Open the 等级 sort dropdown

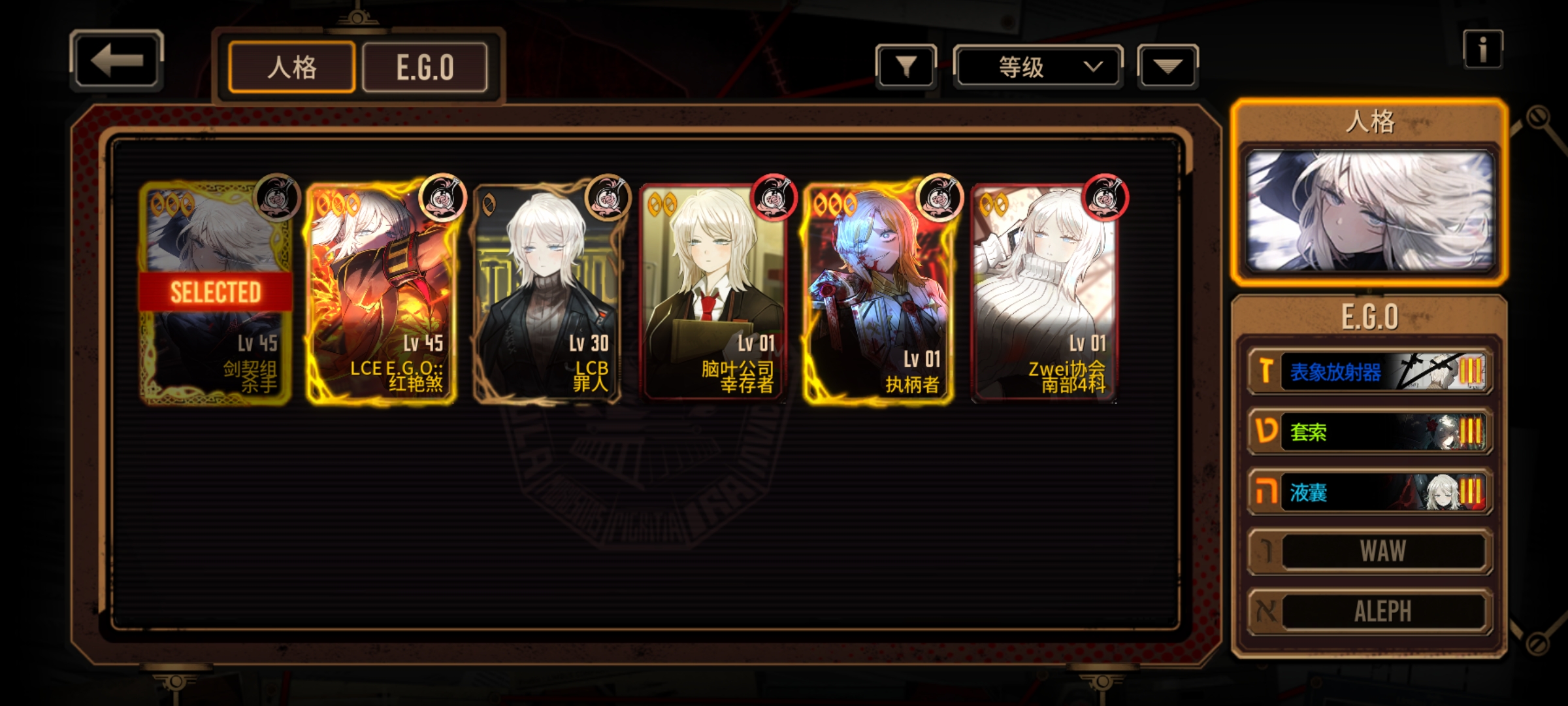click(x=1037, y=66)
